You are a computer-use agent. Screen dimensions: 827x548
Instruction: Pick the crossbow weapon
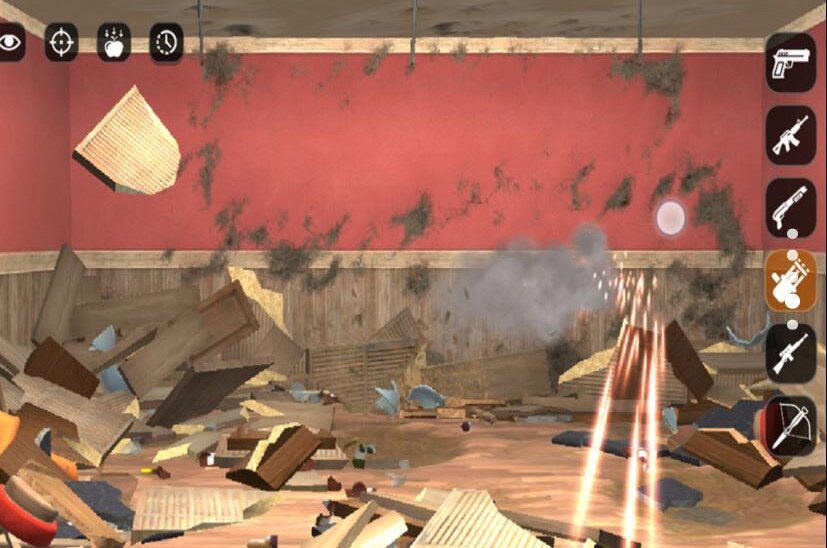791,425
